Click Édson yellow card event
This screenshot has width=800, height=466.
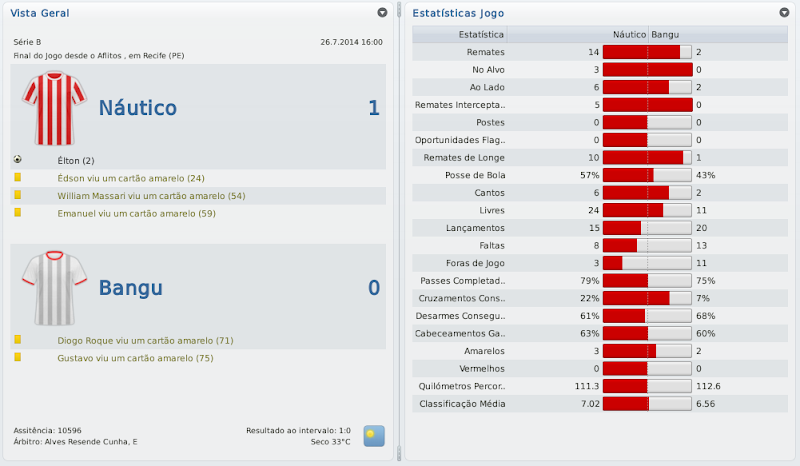click(131, 178)
